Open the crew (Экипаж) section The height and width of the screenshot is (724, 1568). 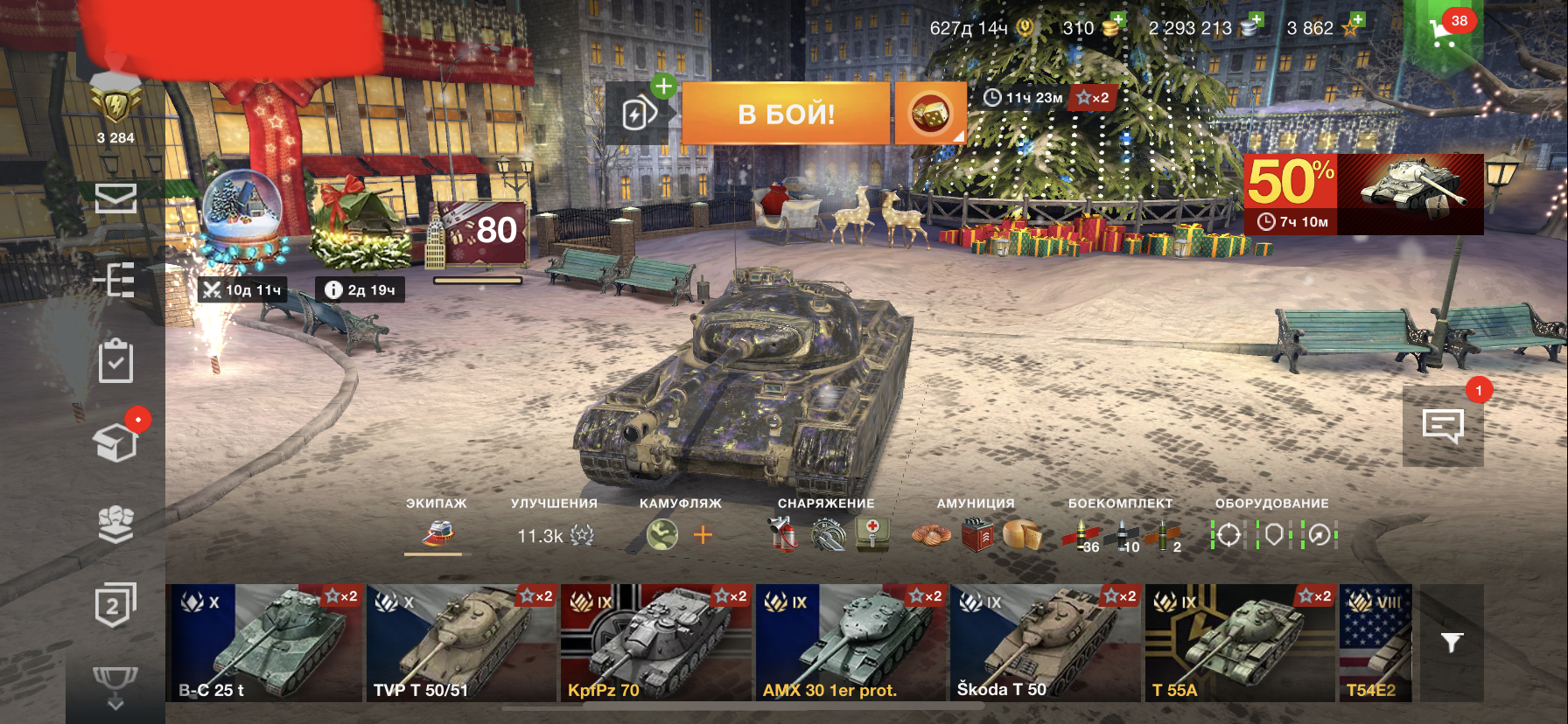pos(437,533)
